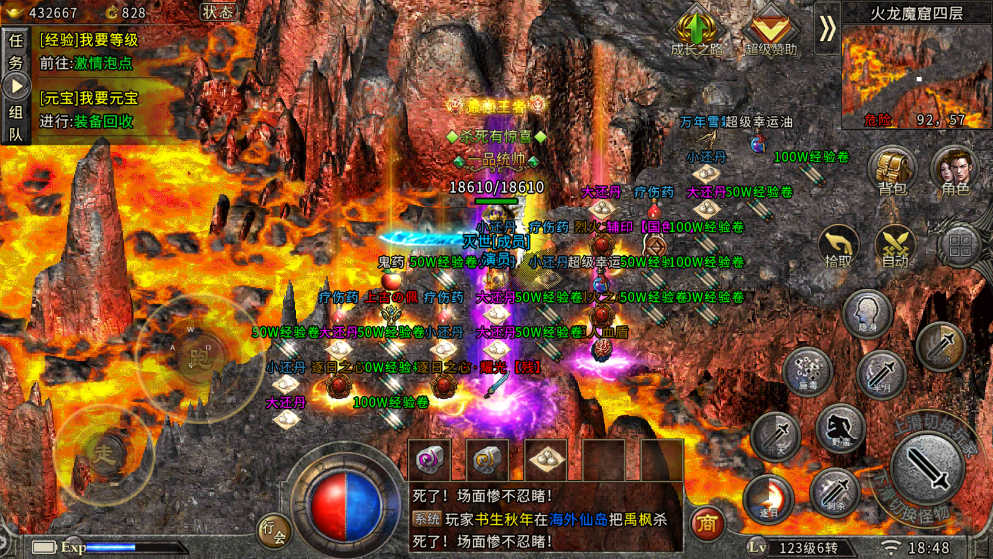Open the four-square grid menu
This screenshot has height=559, width=993.
959,245
